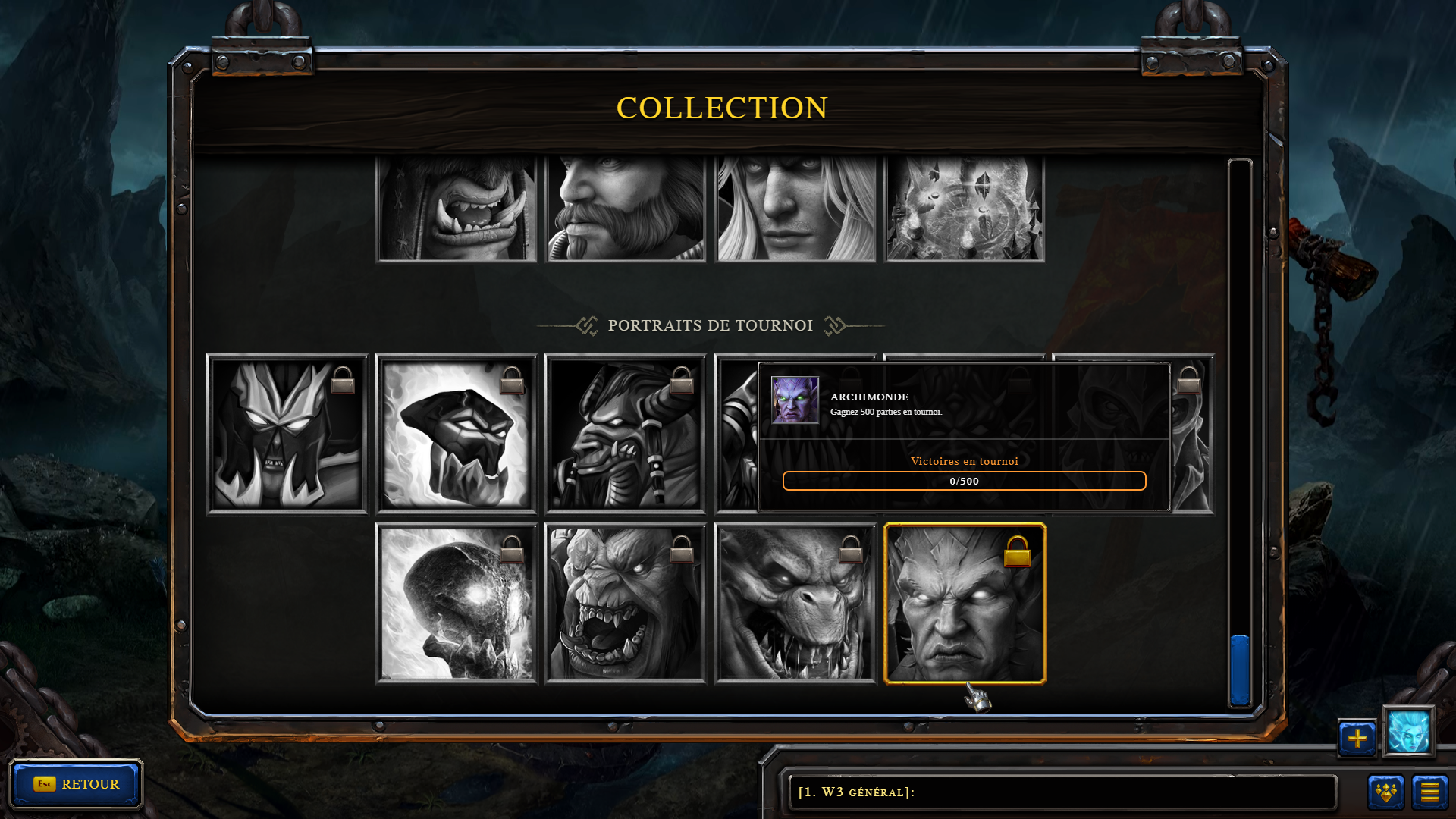Open the player profile avatar icon
Image resolution: width=1456 pixels, height=819 pixels.
click(x=1408, y=732)
